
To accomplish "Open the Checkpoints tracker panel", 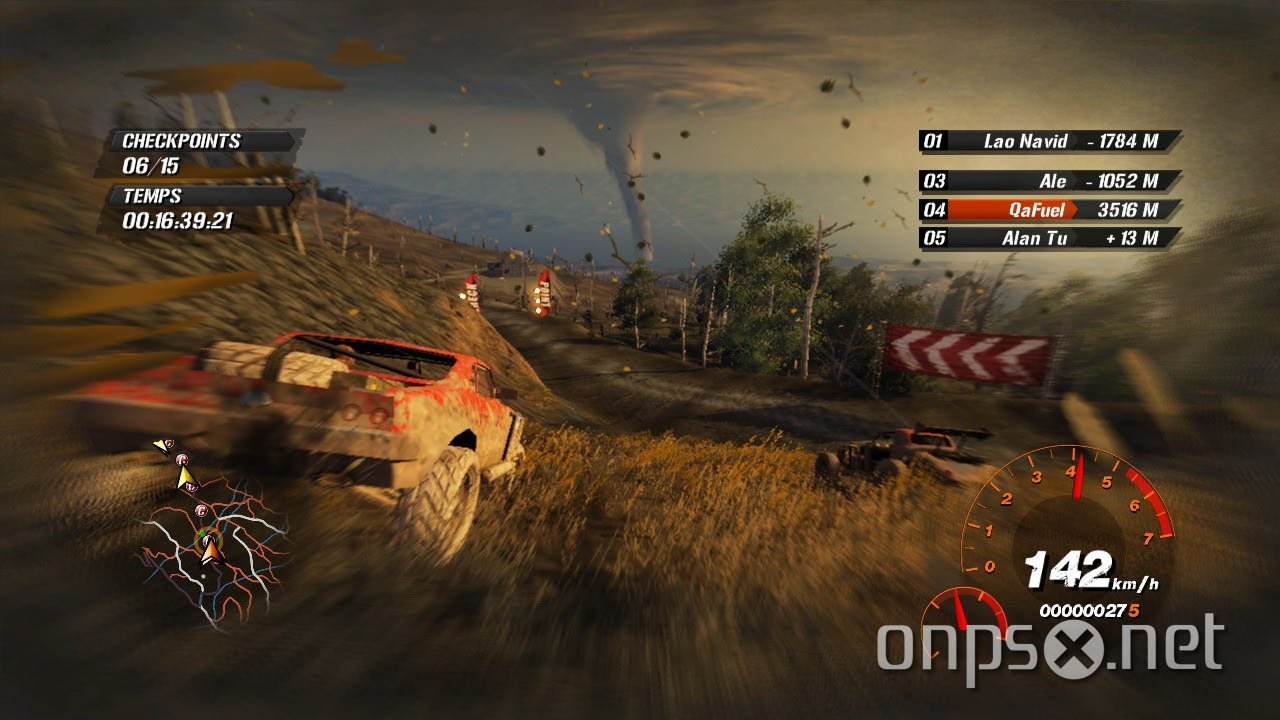I will click(198, 153).
